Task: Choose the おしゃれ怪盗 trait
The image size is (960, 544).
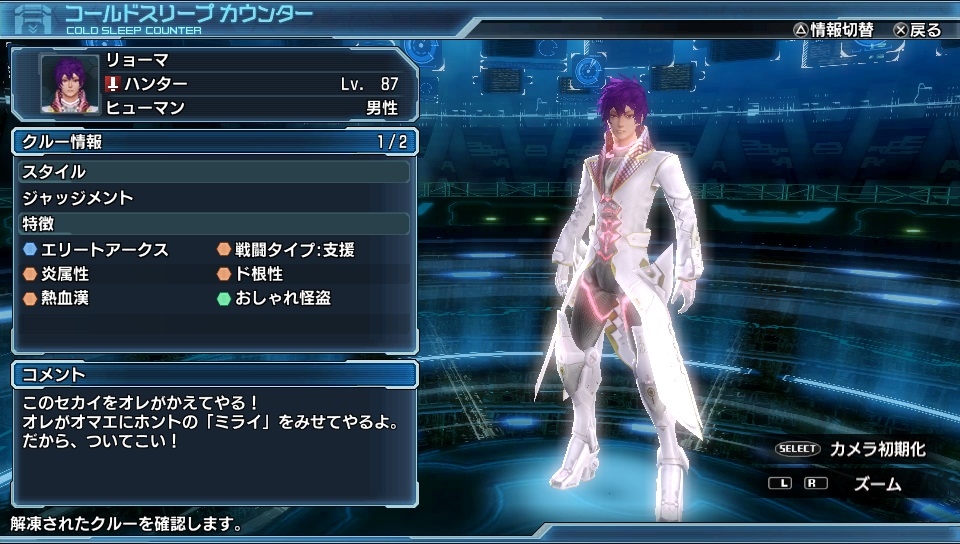Action: (282, 298)
